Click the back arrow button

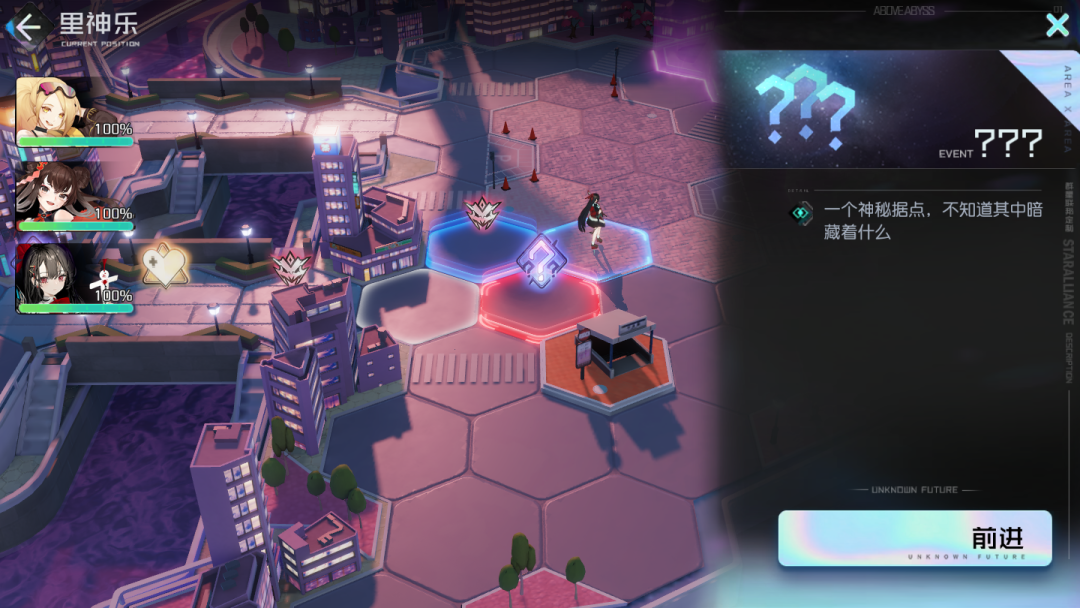[x=28, y=26]
